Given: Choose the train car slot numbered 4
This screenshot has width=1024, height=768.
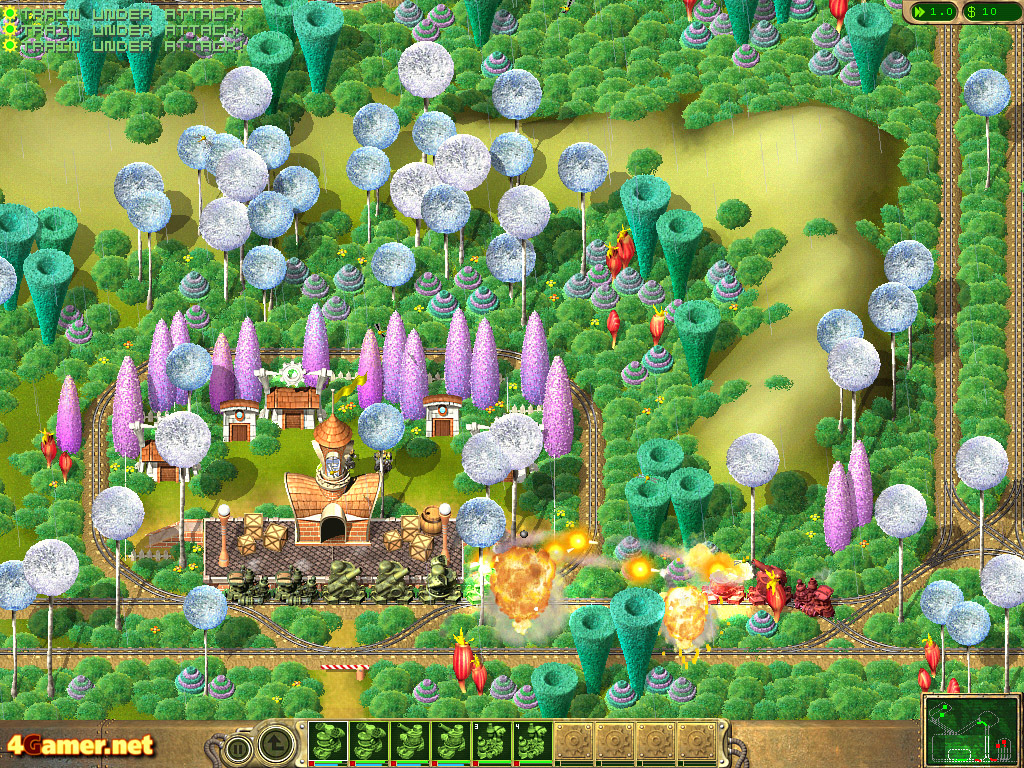Looking at the screenshot, I should (x=533, y=742).
